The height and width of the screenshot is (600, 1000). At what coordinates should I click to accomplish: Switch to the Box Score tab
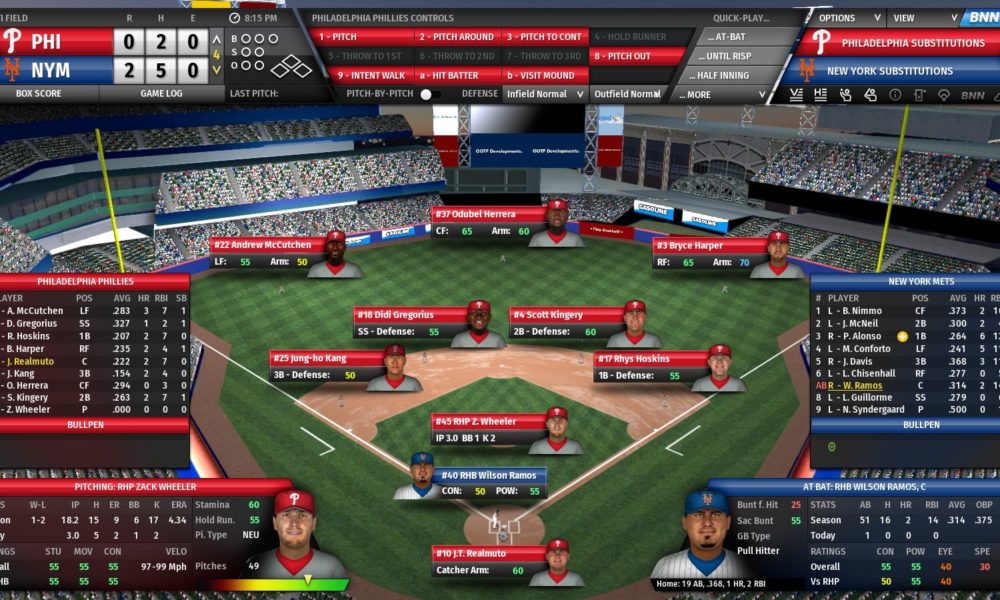39,93
